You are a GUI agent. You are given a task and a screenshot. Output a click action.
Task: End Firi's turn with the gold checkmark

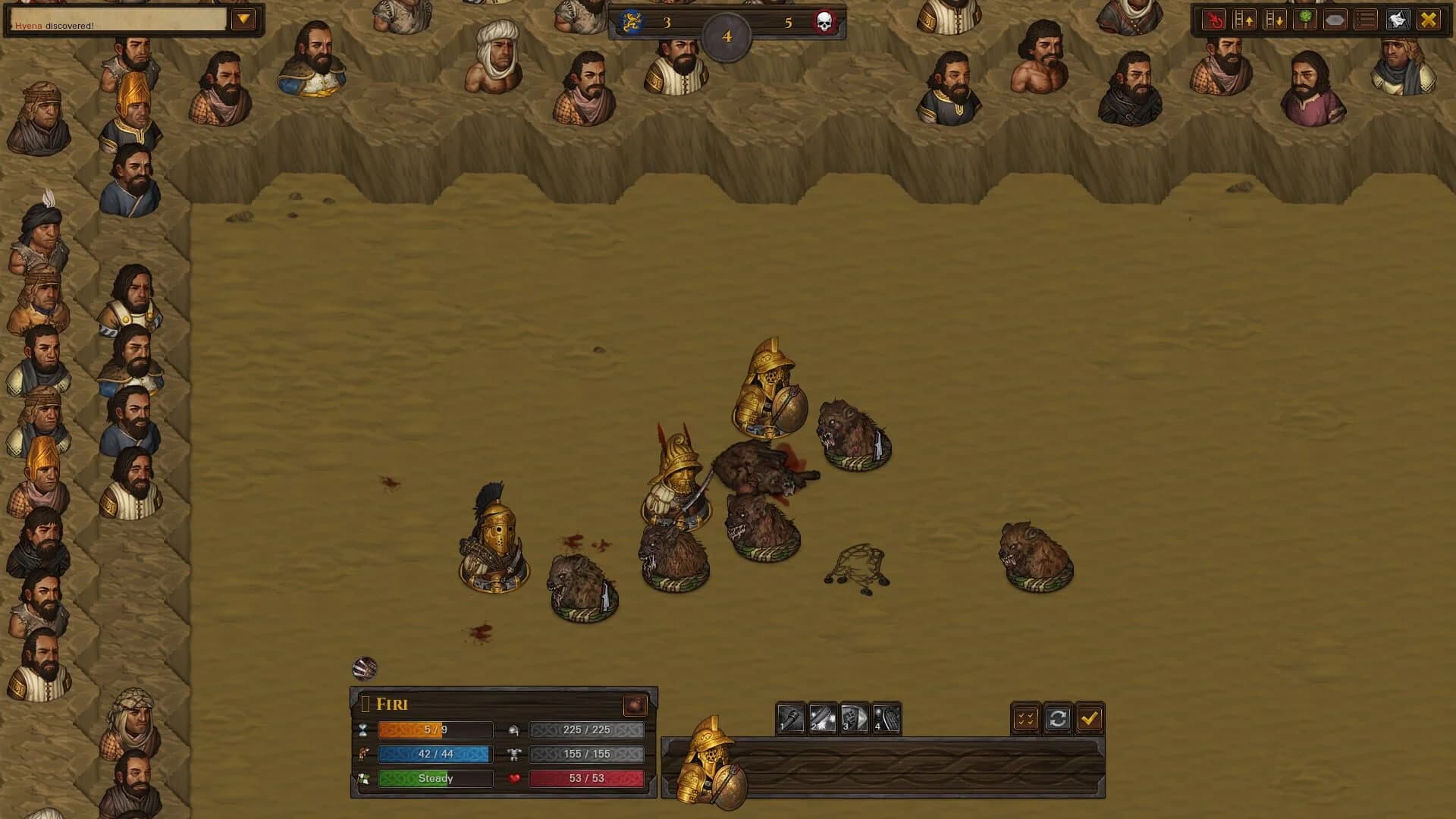pyautogui.click(x=1092, y=717)
